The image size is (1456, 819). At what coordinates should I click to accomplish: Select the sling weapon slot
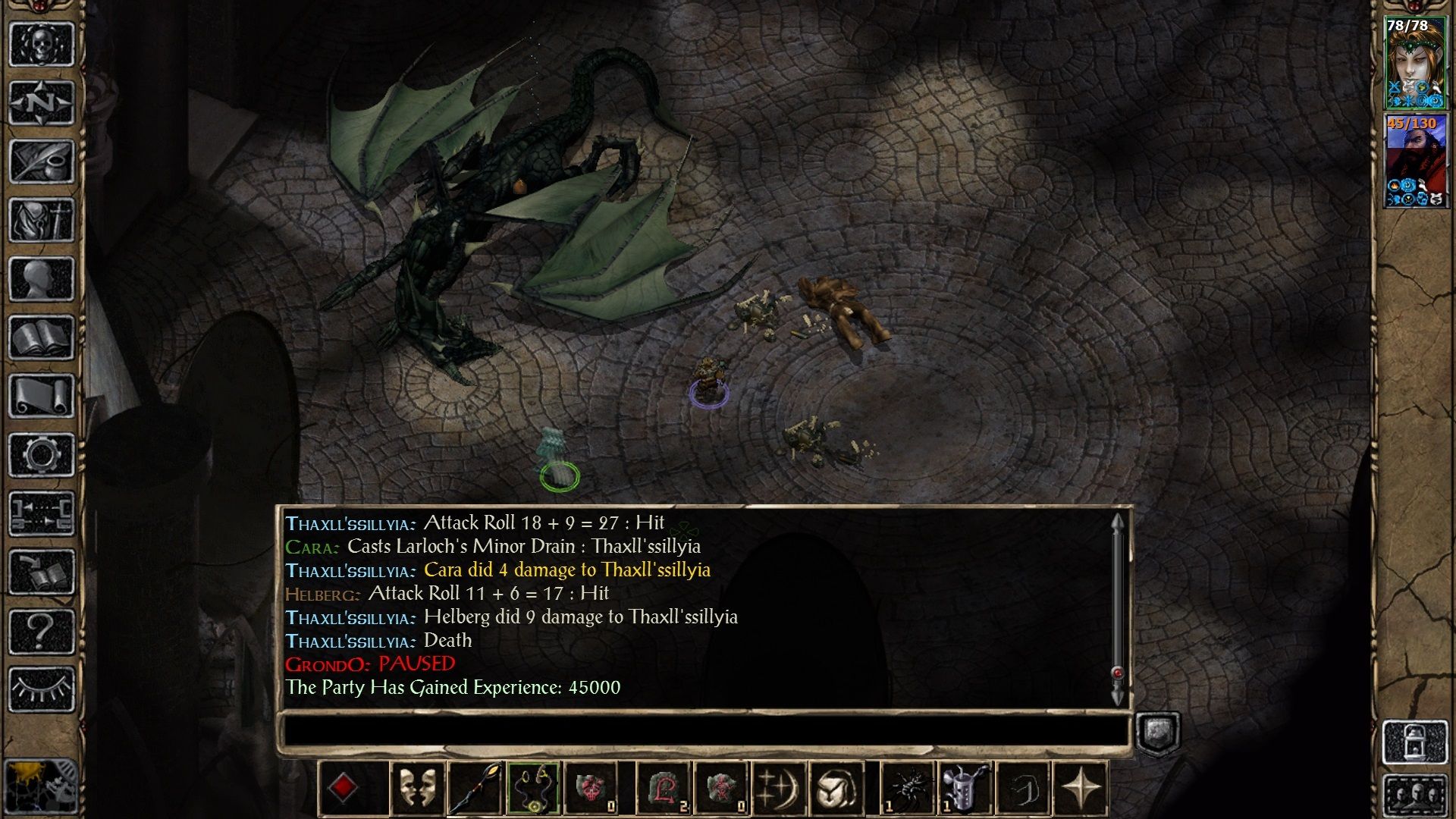pyautogui.click(x=534, y=789)
